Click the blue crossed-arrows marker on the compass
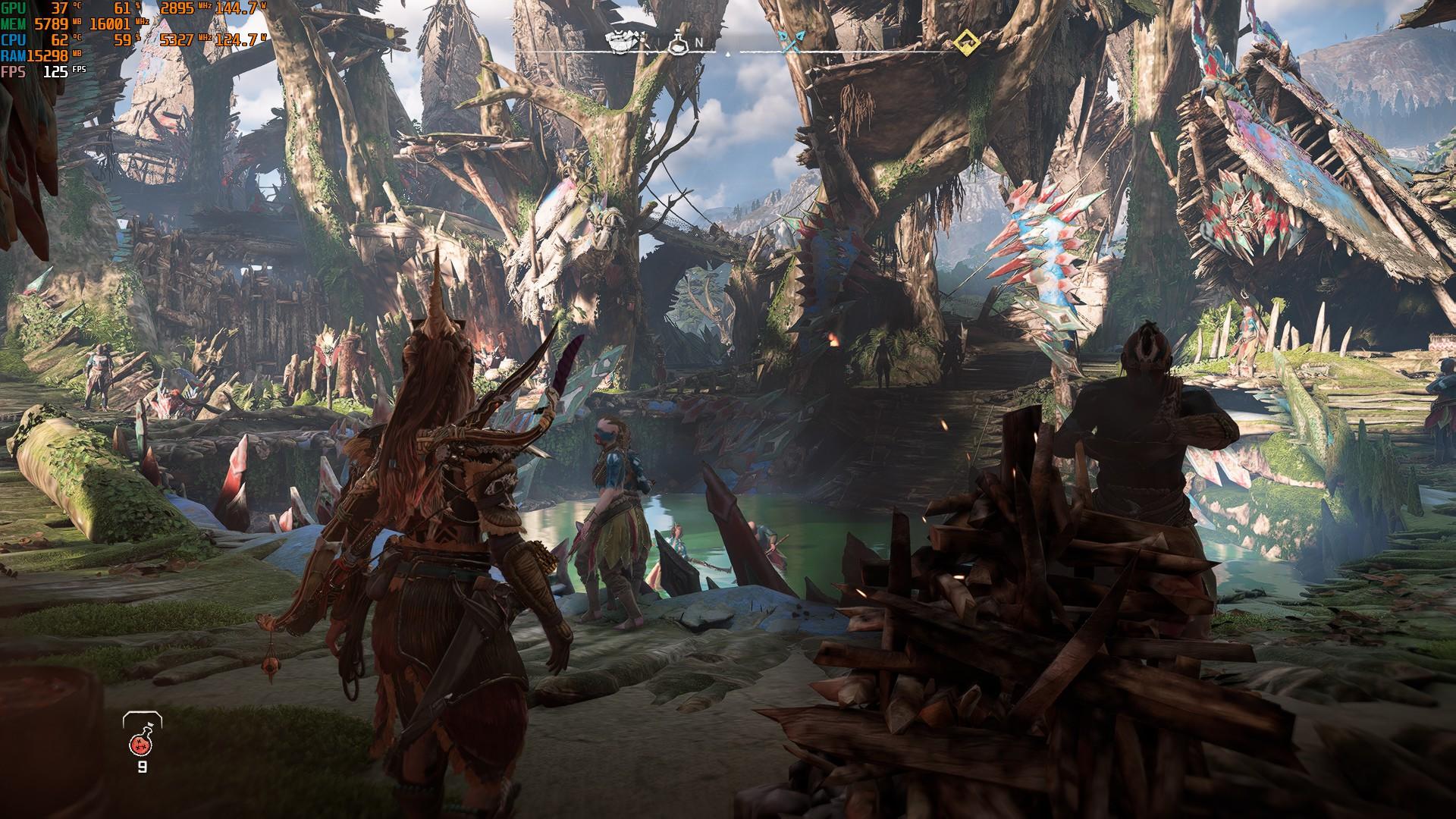Screen dimensions: 1456x819 point(792,42)
